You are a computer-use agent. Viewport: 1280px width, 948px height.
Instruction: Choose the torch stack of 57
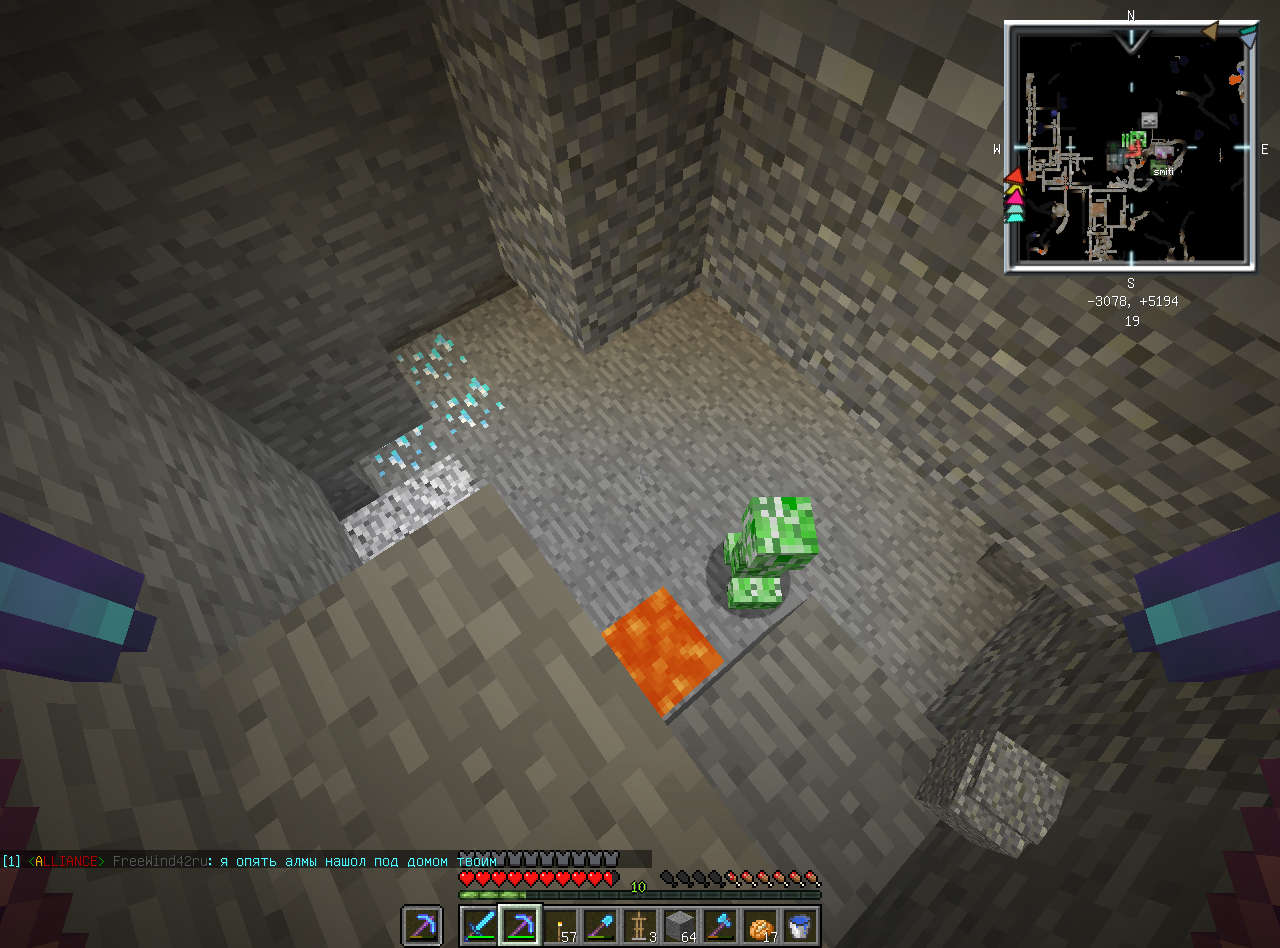(560, 926)
